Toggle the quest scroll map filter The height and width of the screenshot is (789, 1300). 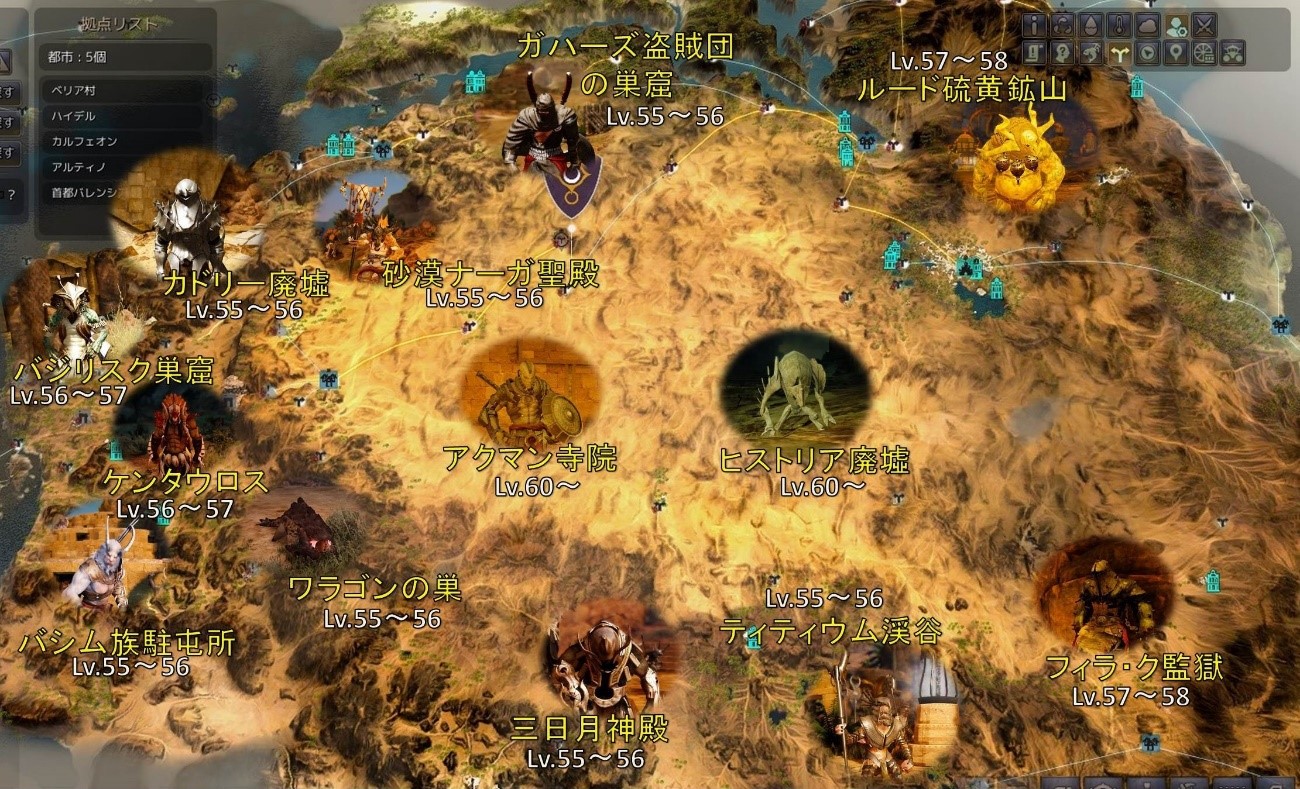click(x=1034, y=52)
